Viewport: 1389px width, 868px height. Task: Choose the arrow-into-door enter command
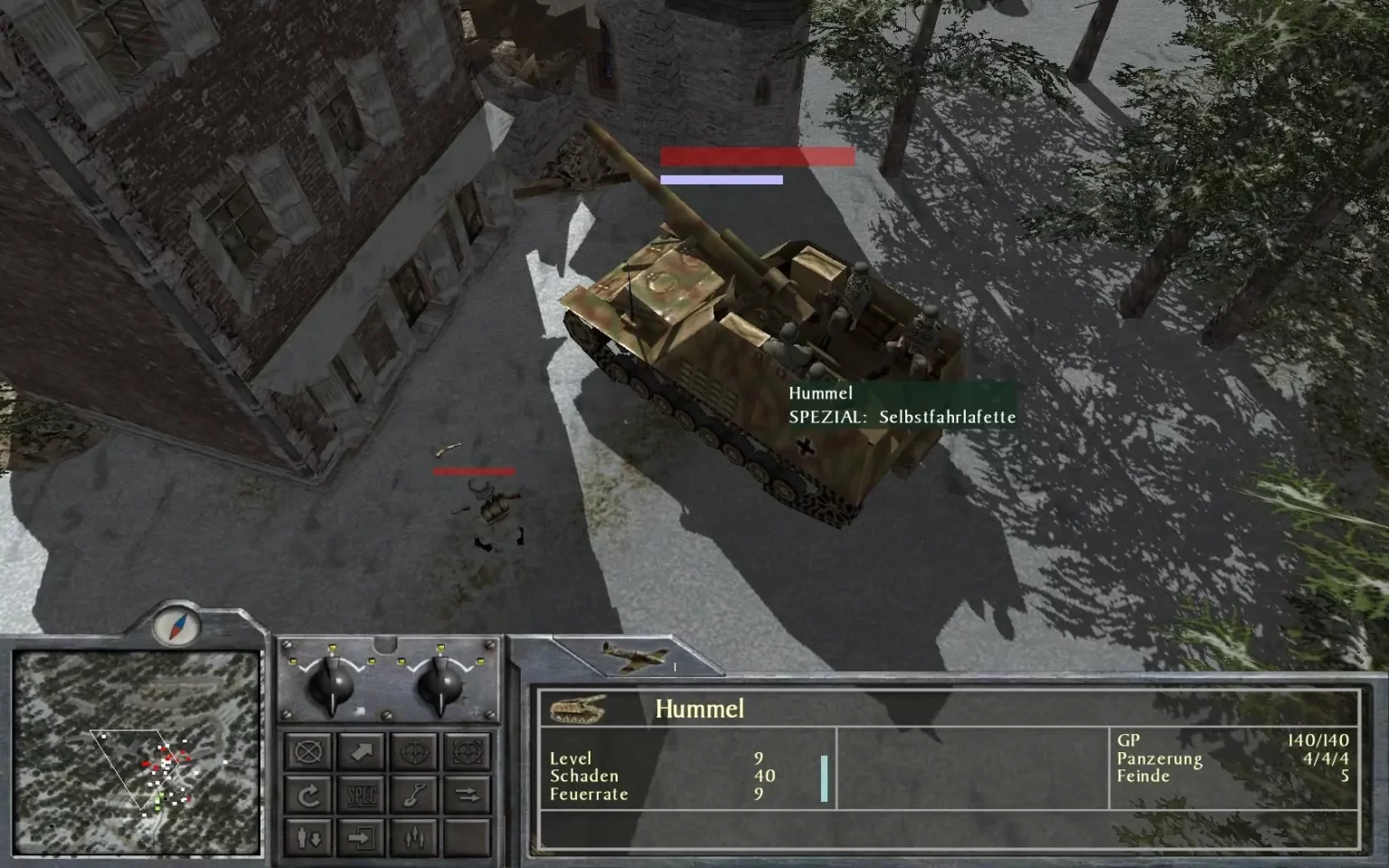tap(362, 838)
